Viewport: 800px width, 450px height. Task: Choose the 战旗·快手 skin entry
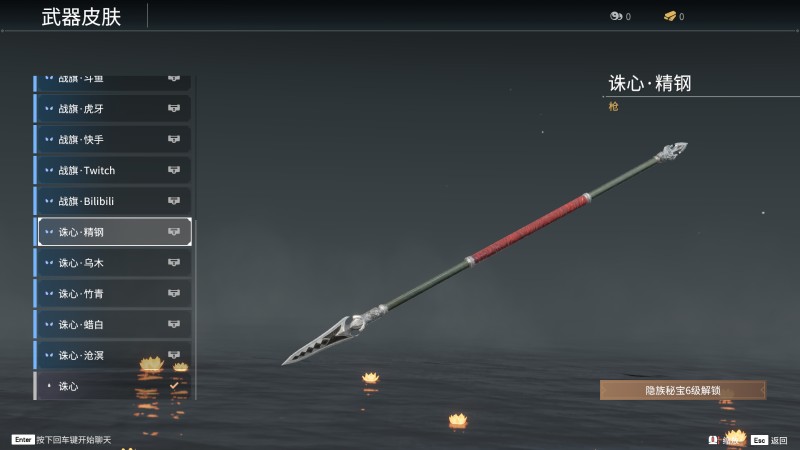tap(113, 139)
